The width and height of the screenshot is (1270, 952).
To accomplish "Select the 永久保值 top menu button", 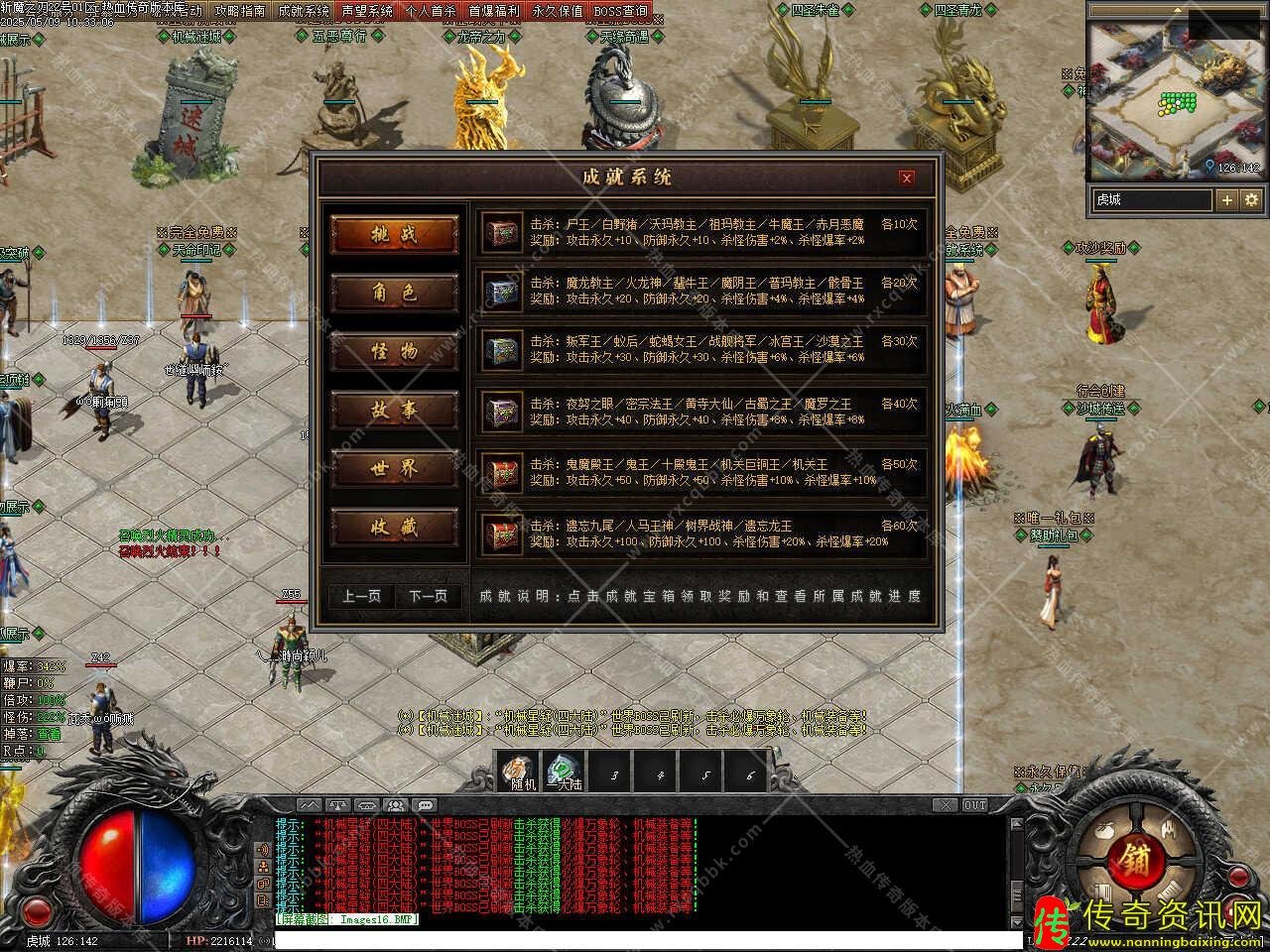I will pyautogui.click(x=557, y=11).
